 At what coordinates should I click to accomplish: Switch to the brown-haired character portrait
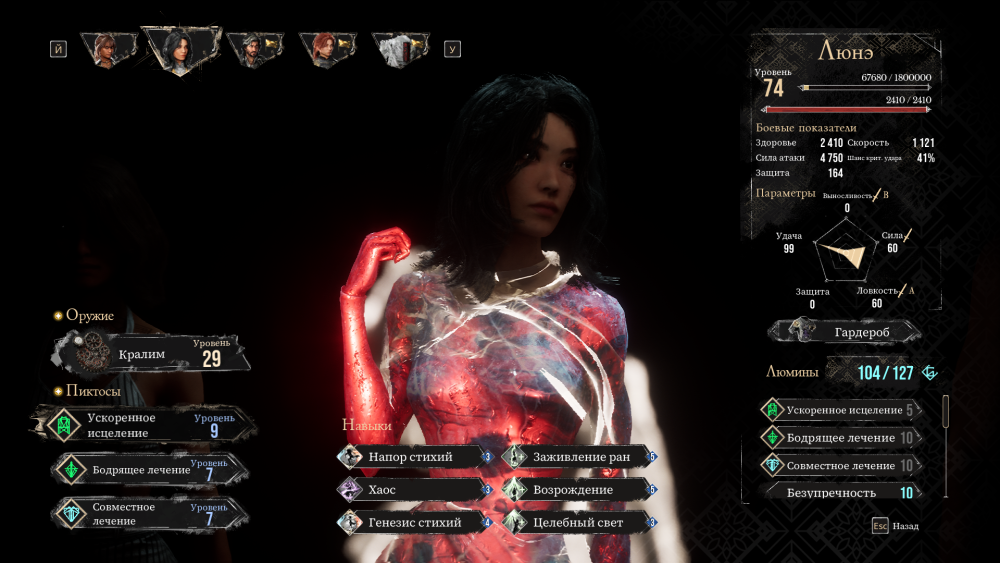click(106, 48)
